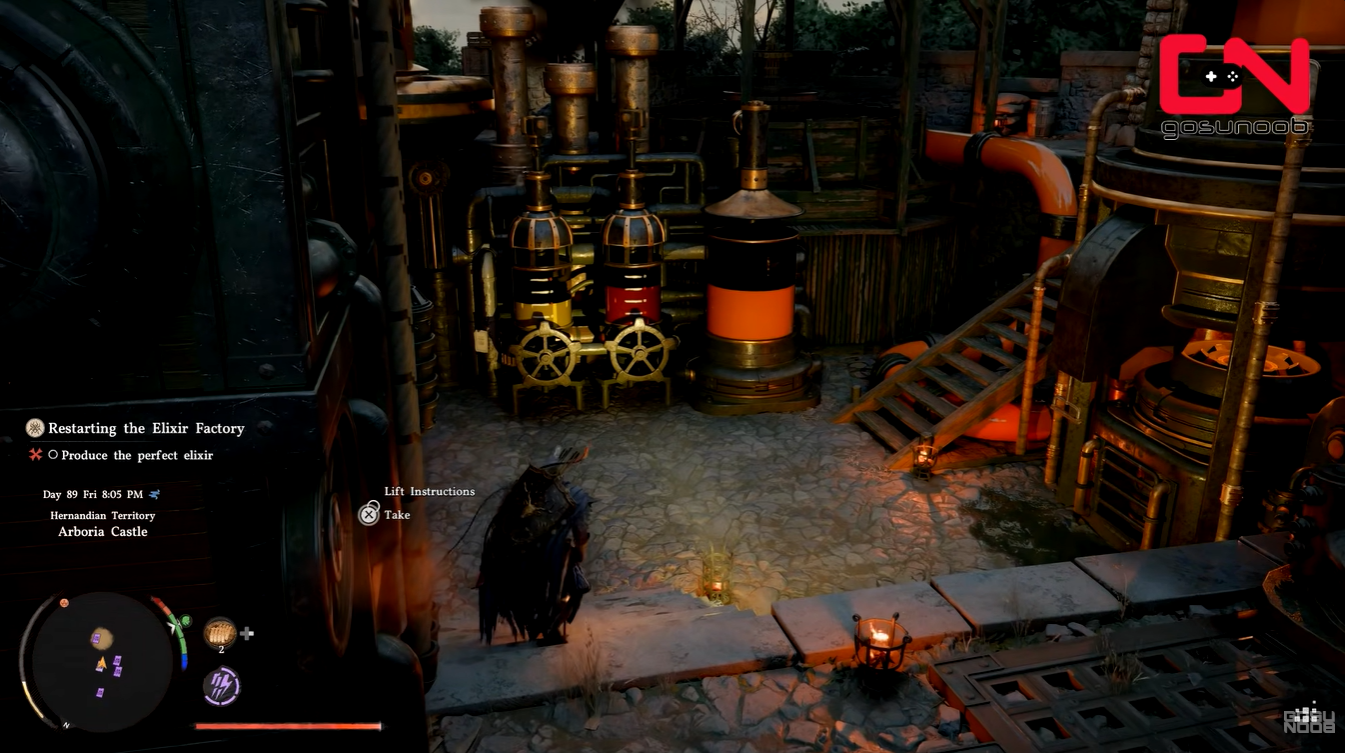1345x753 pixels.
Task: Activate the purple lightning skill icon
Action: tap(221, 686)
